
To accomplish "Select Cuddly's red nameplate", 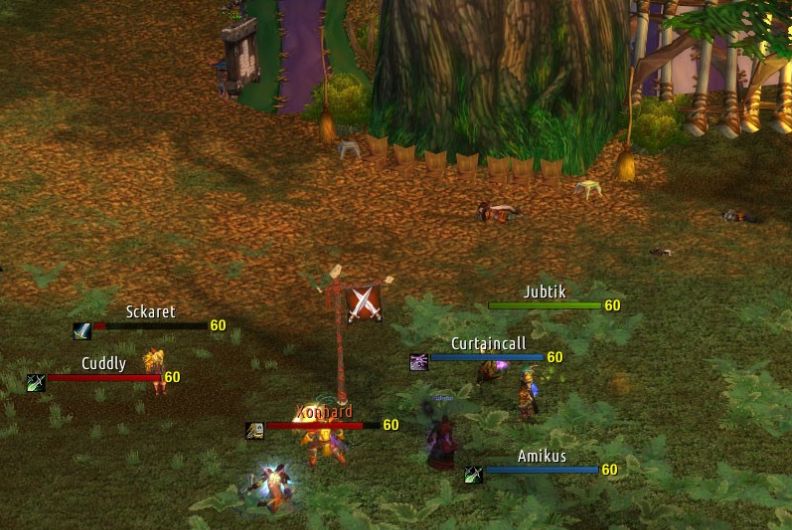I will pyautogui.click(x=104, y=377).
